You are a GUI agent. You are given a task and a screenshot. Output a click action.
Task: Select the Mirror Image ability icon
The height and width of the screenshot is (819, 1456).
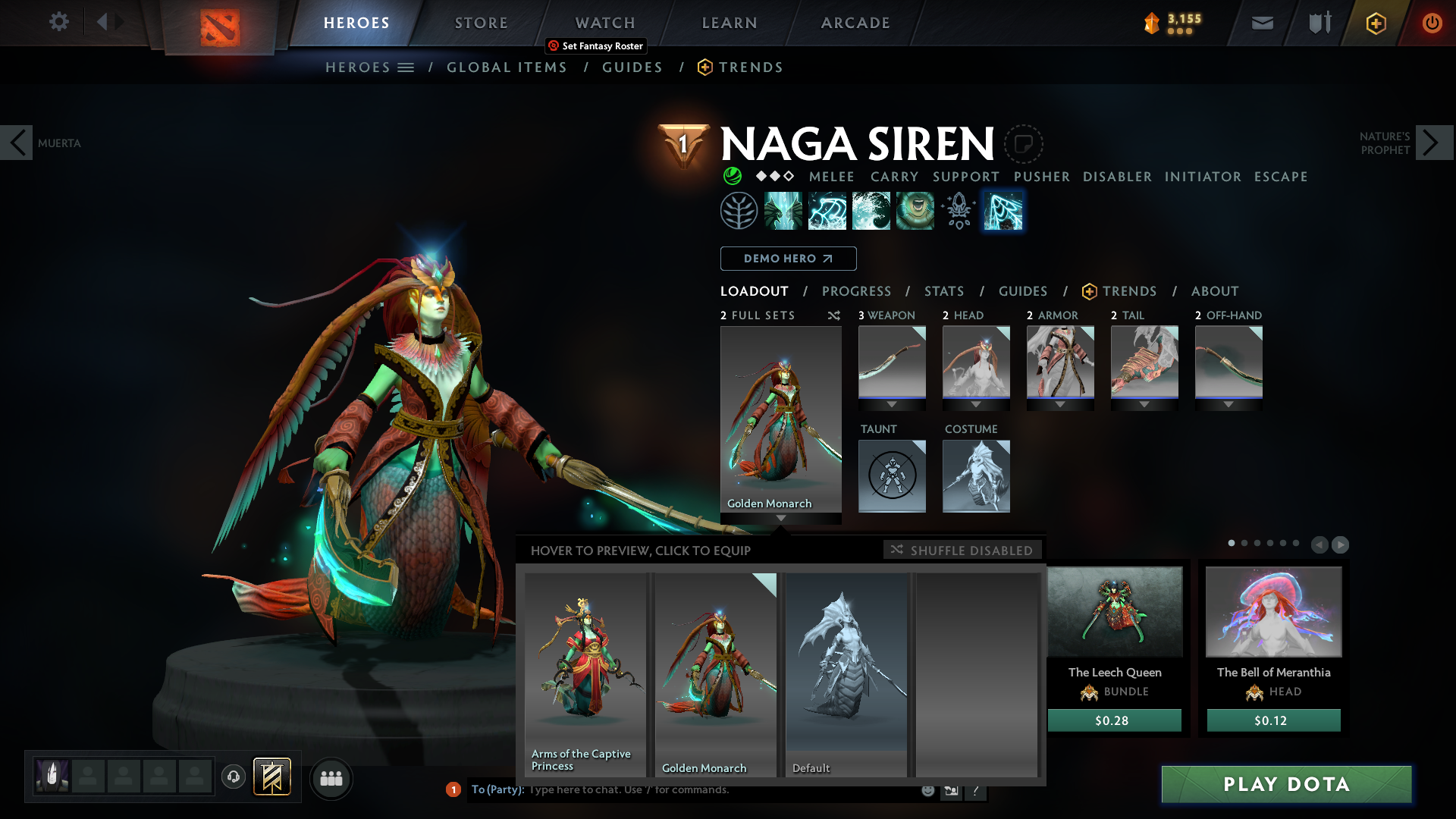784,210
